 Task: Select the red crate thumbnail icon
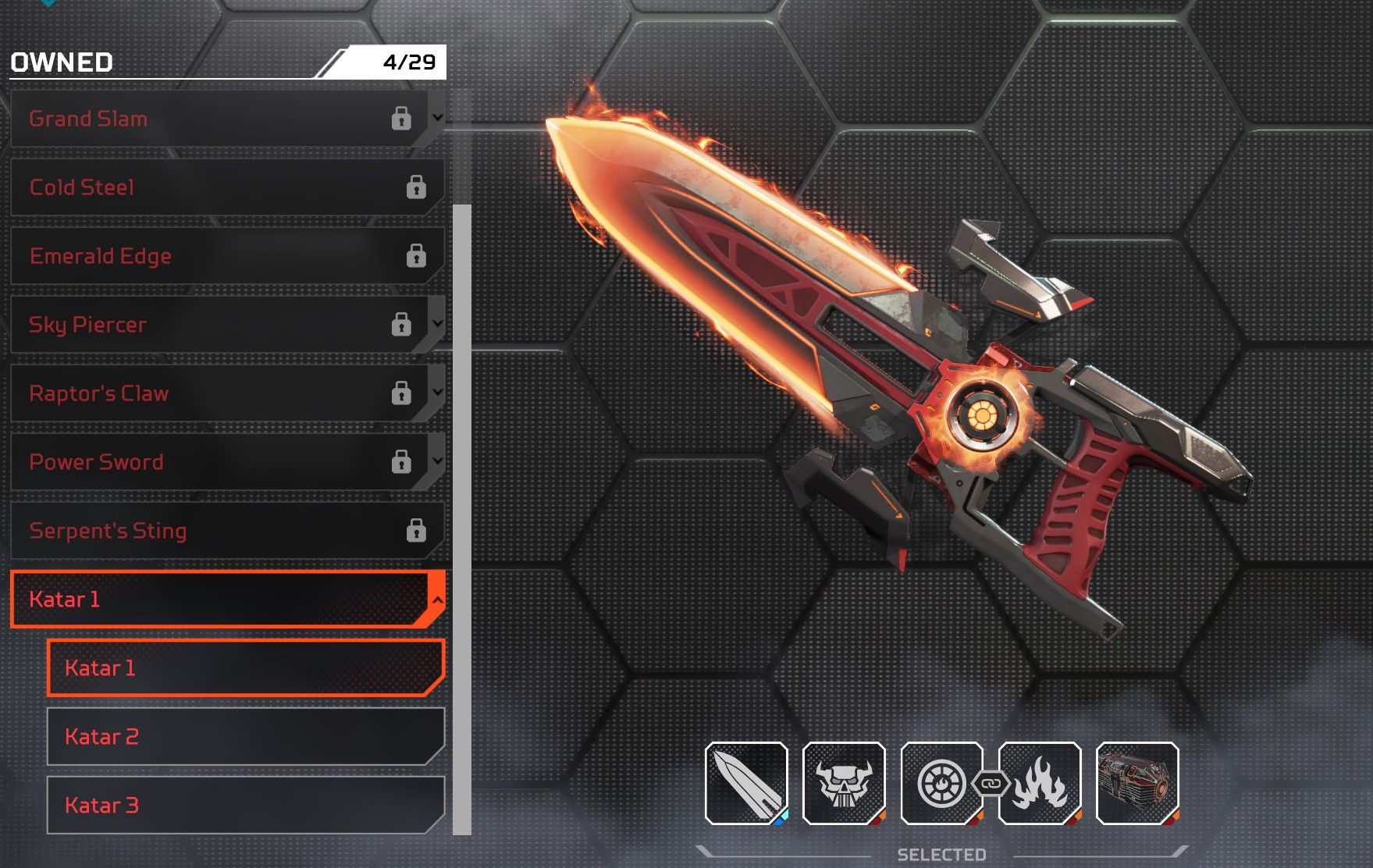tap(1137, 783)
